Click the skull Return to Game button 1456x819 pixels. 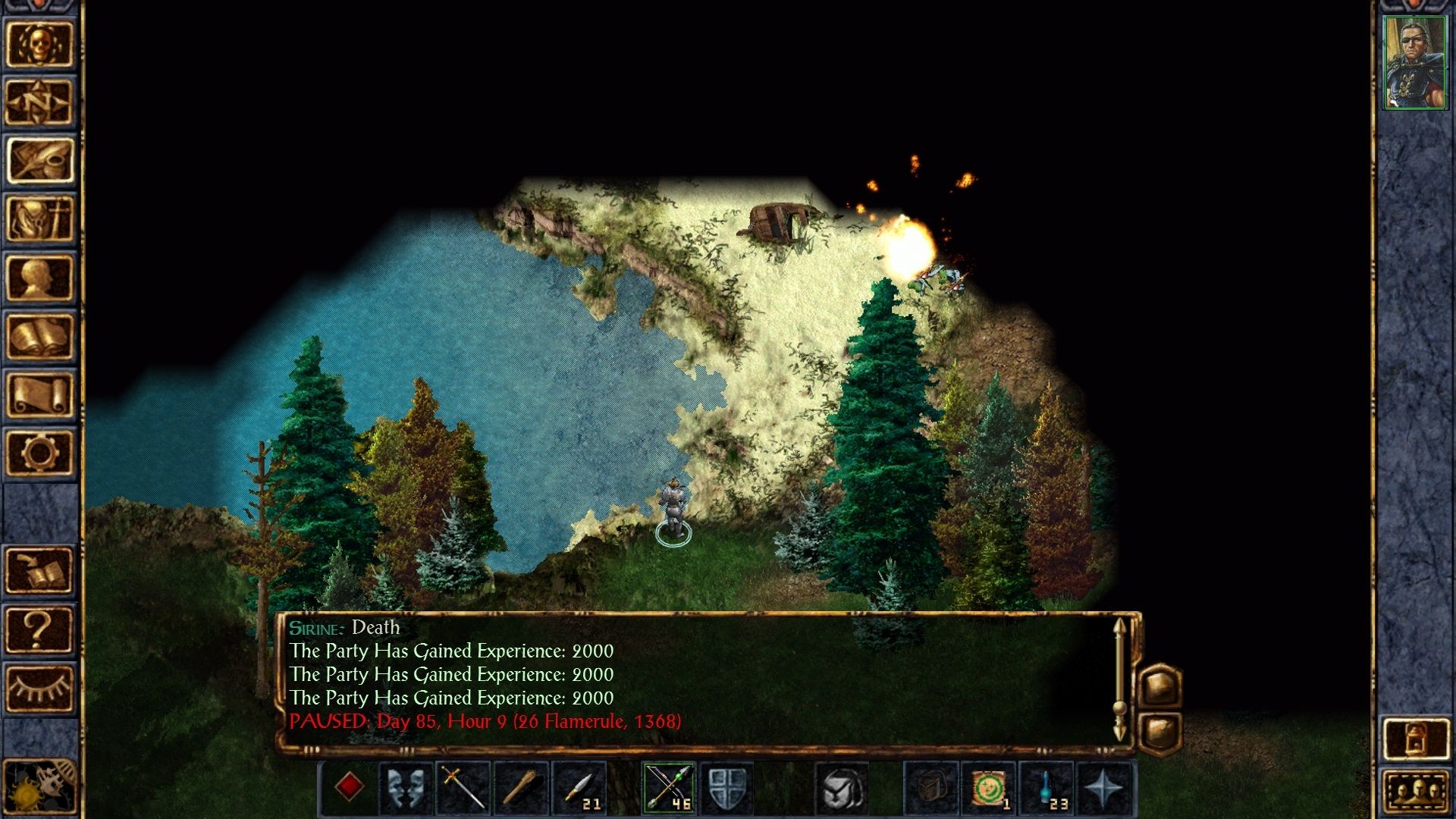click(x=39, y=44)
